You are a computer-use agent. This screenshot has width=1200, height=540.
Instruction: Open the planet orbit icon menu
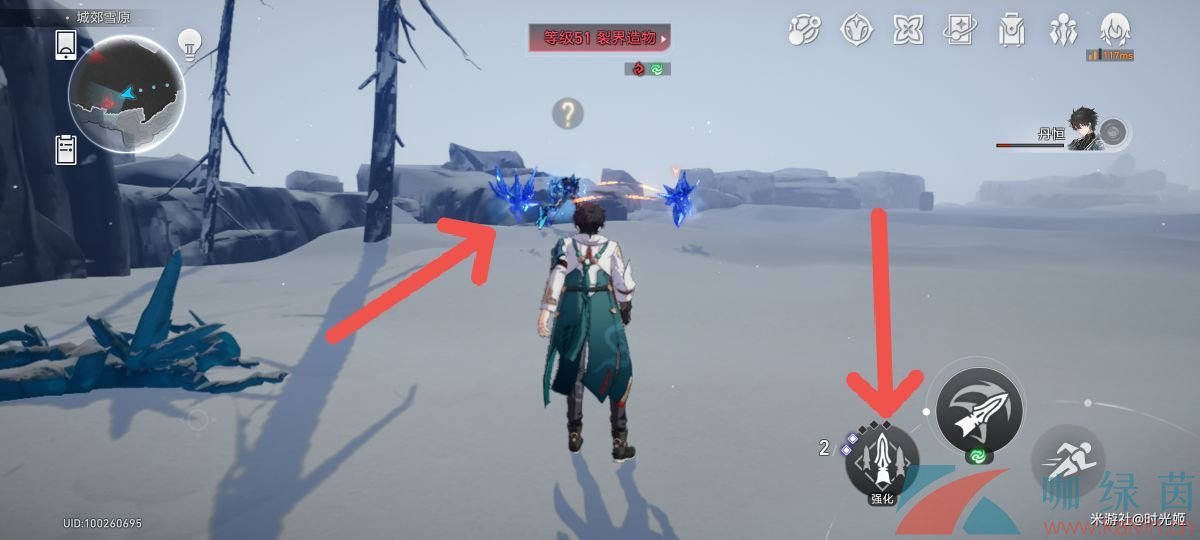[x=803, y=31]
